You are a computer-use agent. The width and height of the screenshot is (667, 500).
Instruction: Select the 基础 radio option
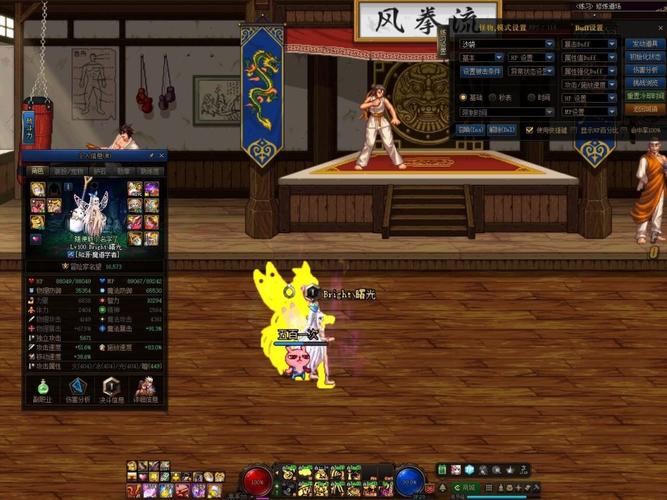pyautogui.click(x=464, y=98)
